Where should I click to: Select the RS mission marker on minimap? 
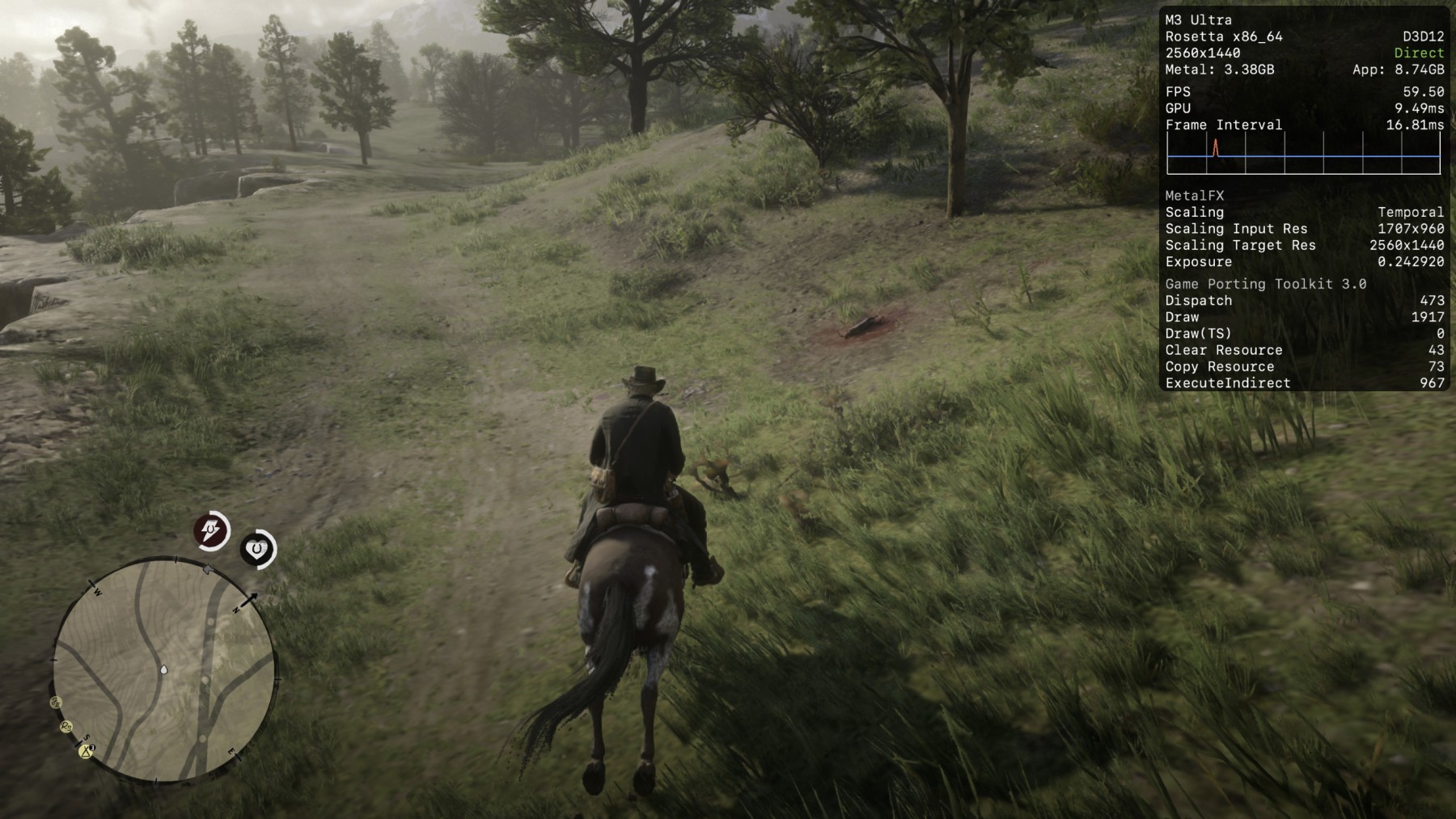(66, 727)
